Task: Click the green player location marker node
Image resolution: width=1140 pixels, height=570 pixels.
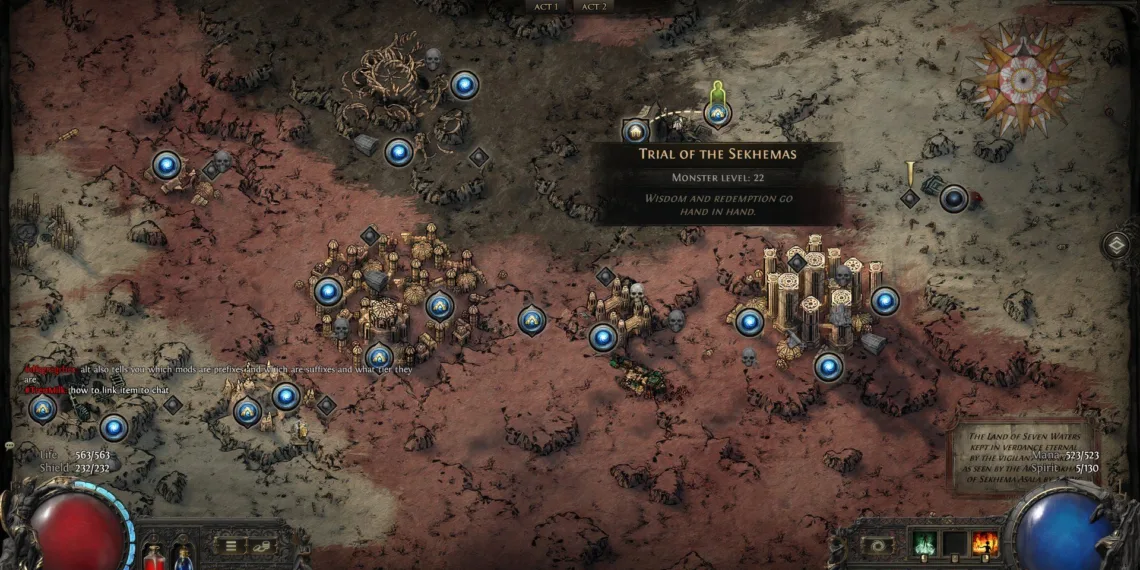Action: (716, 112)
